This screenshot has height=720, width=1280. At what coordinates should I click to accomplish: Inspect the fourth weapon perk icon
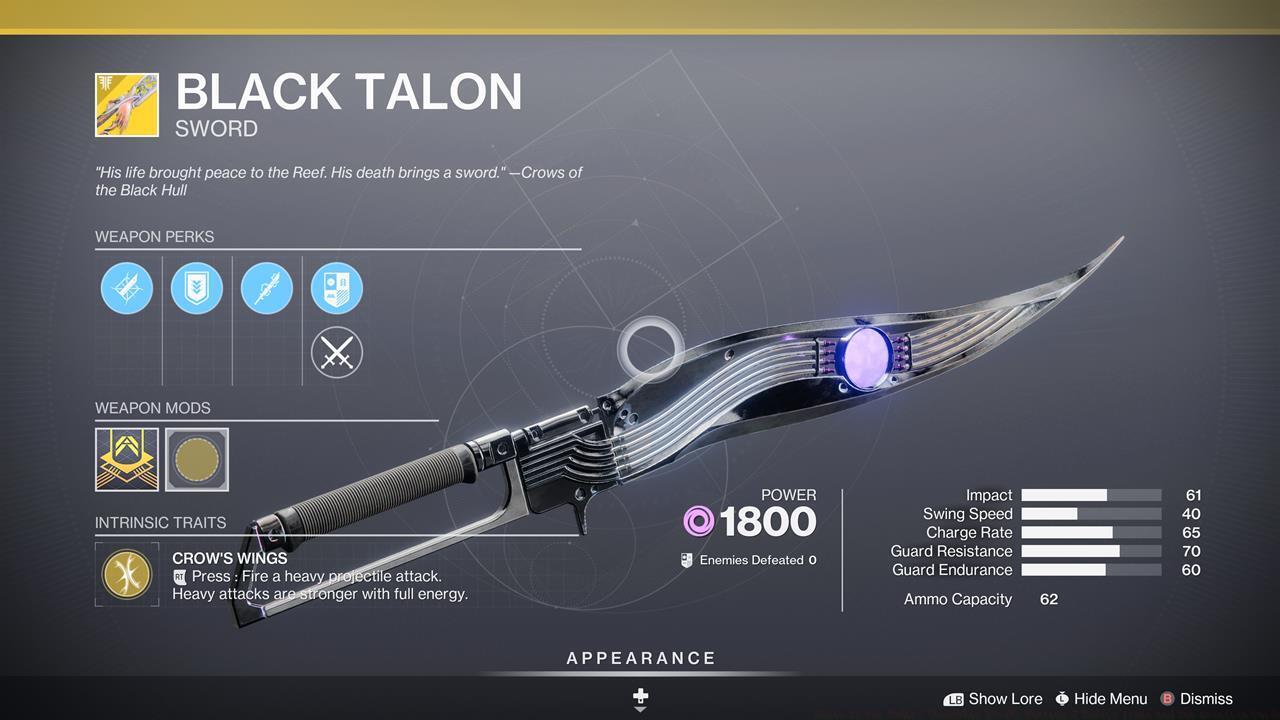click(337, 288)
